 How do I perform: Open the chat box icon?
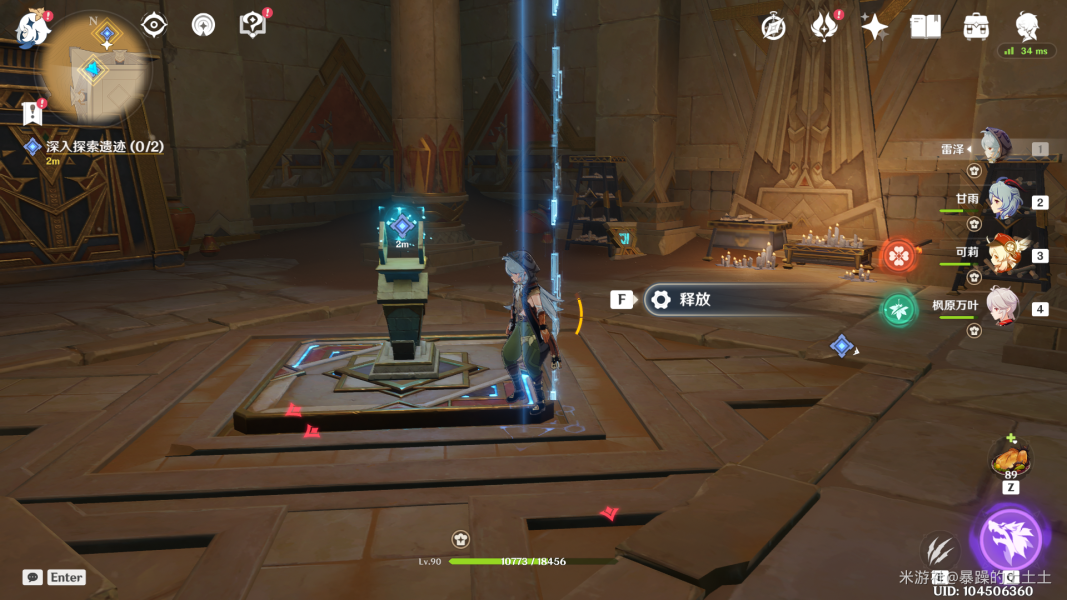(33, 577)
